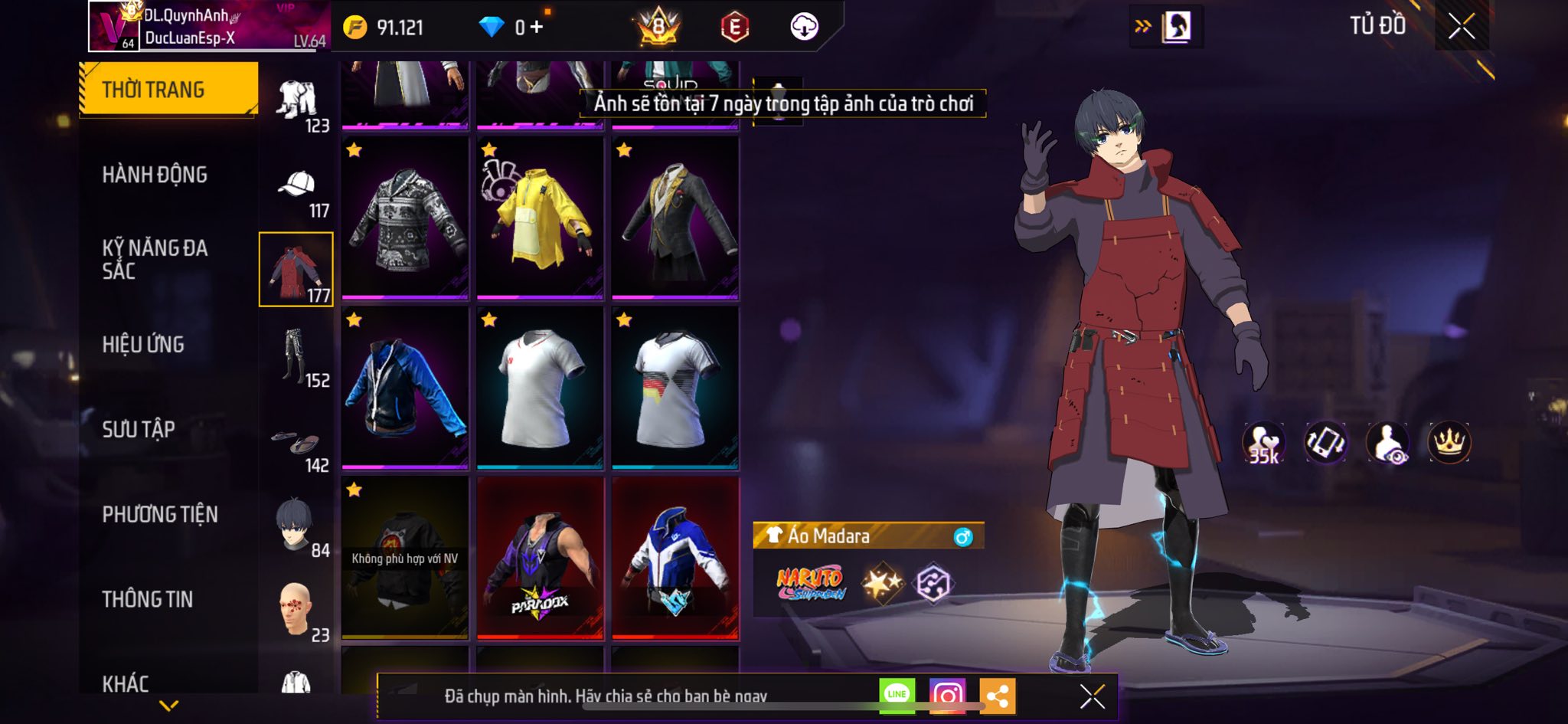Go to the Sưu Tập section
The width and height of the screenshot is (1568, 724).
click(139, 429)
